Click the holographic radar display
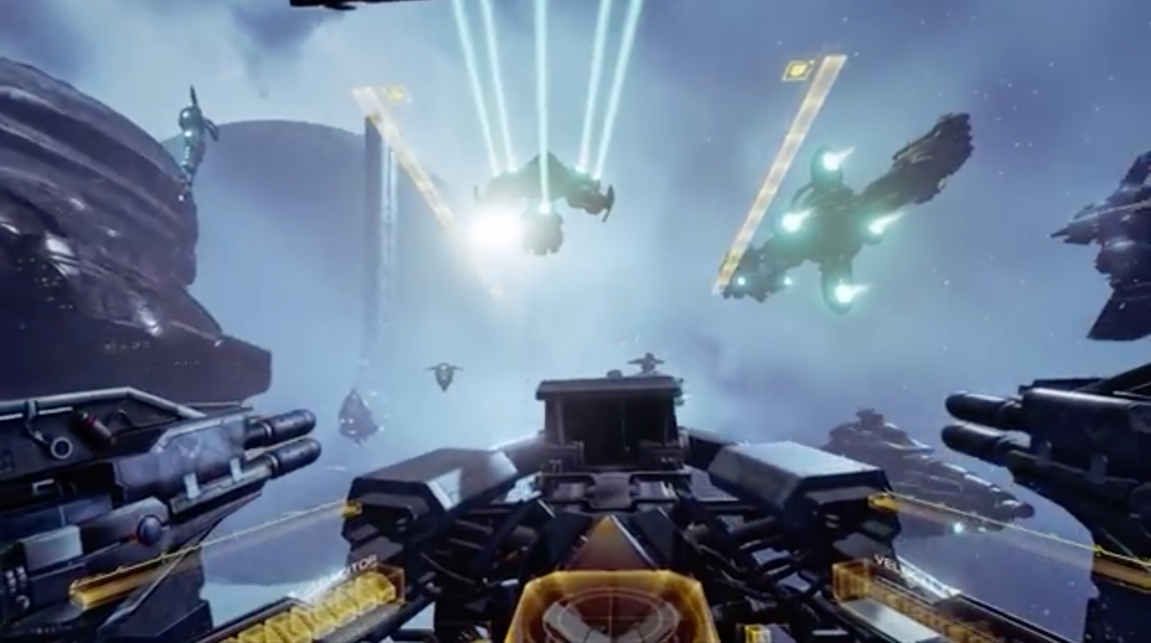The image size is (1151, 643). 612,611
